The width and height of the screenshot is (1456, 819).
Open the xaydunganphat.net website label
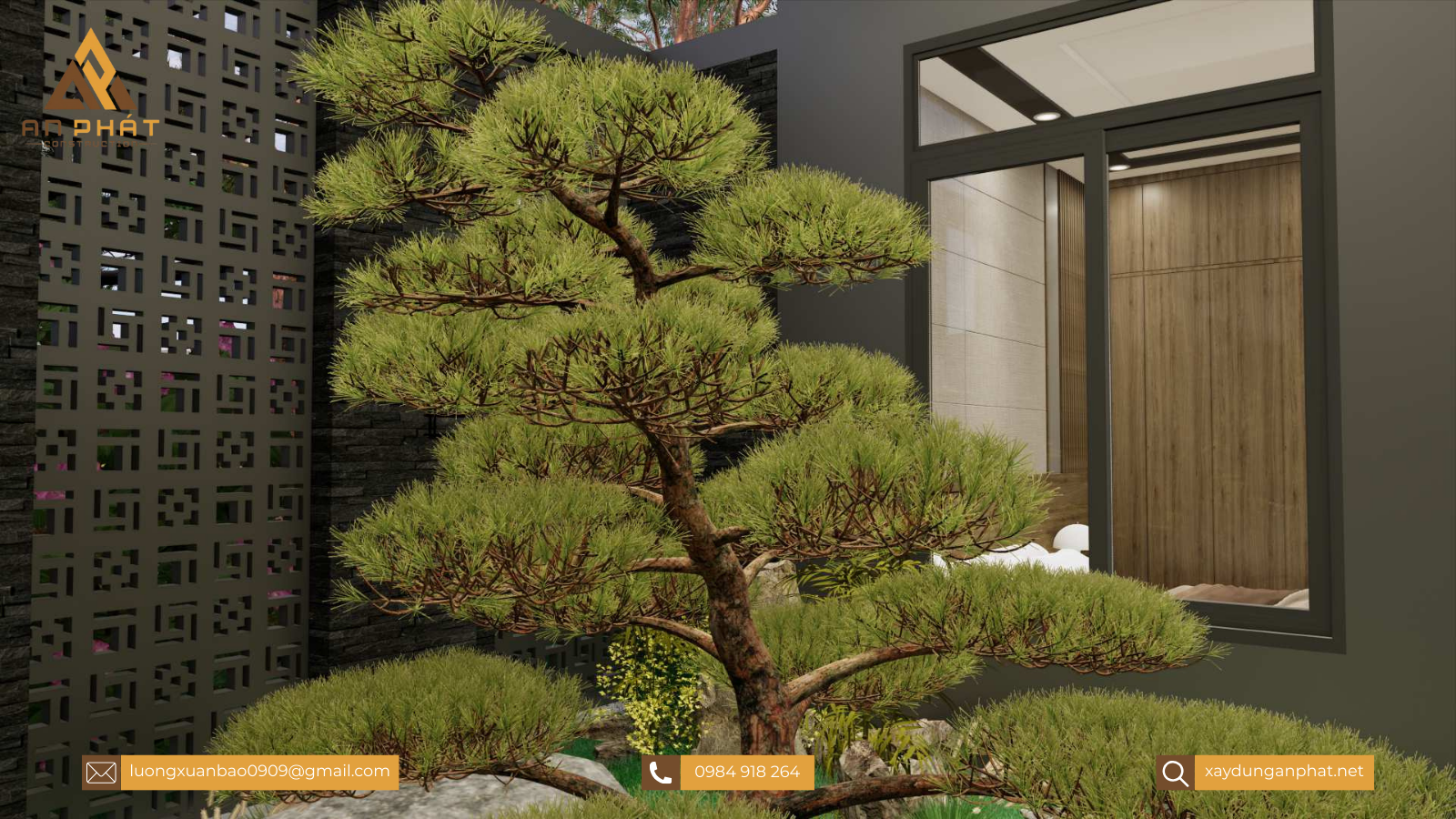click(1283, 772)
